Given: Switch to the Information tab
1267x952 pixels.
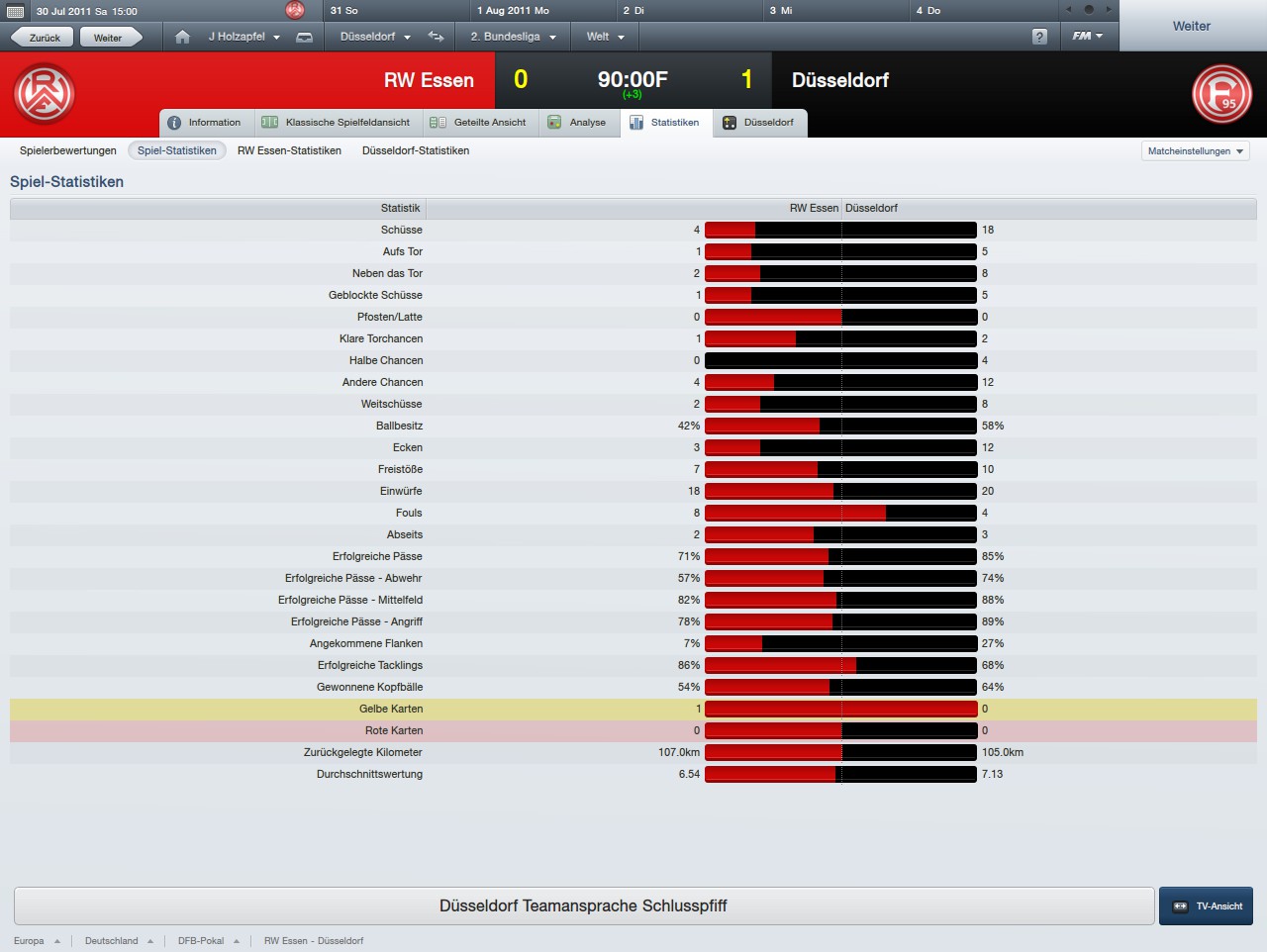Looking at the screenshot, I should 205,123.
